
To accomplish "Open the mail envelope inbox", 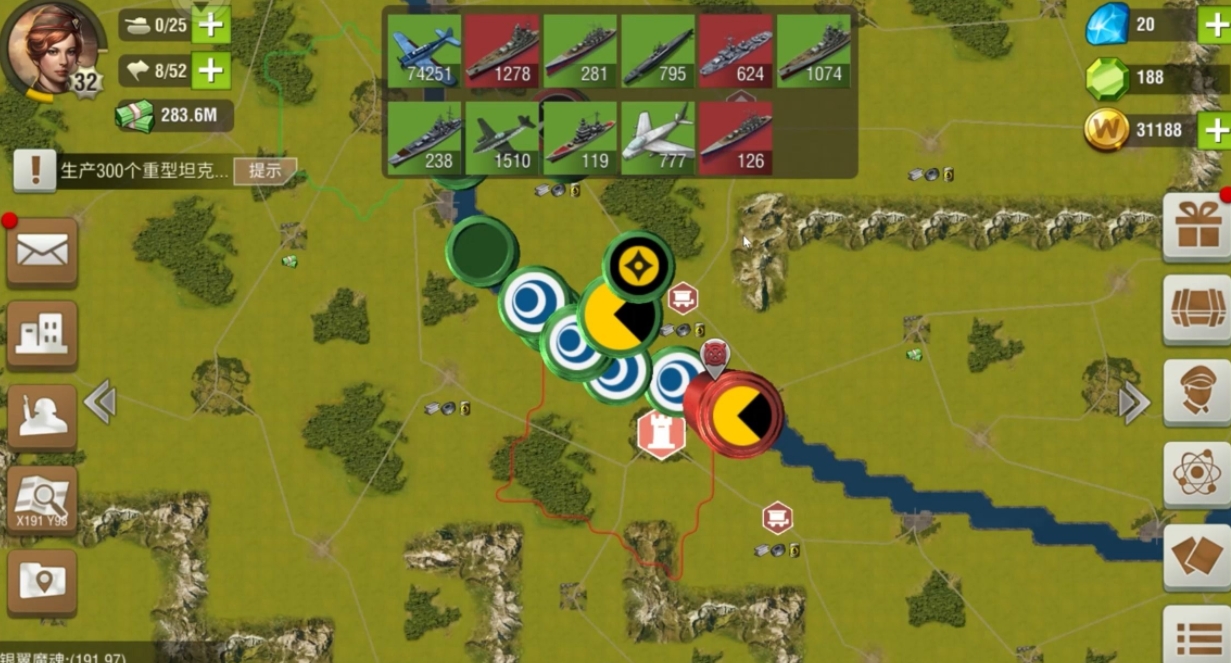I will (x=42, y=252).
